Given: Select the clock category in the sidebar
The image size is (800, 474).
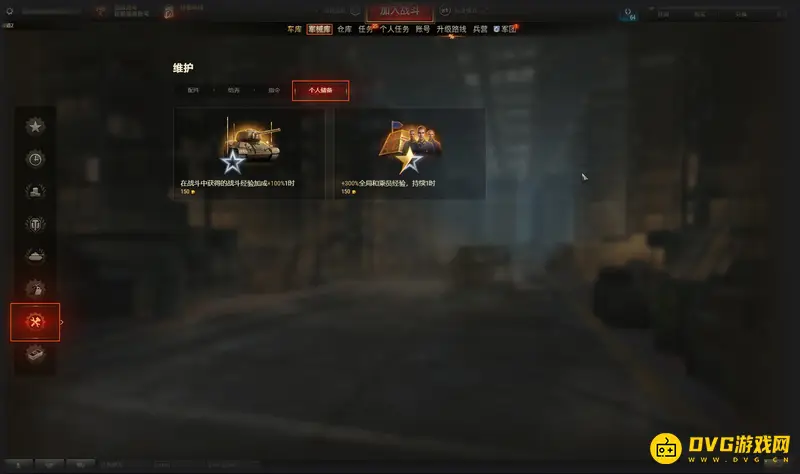Looking at the screenshot, I should point(35,158).
